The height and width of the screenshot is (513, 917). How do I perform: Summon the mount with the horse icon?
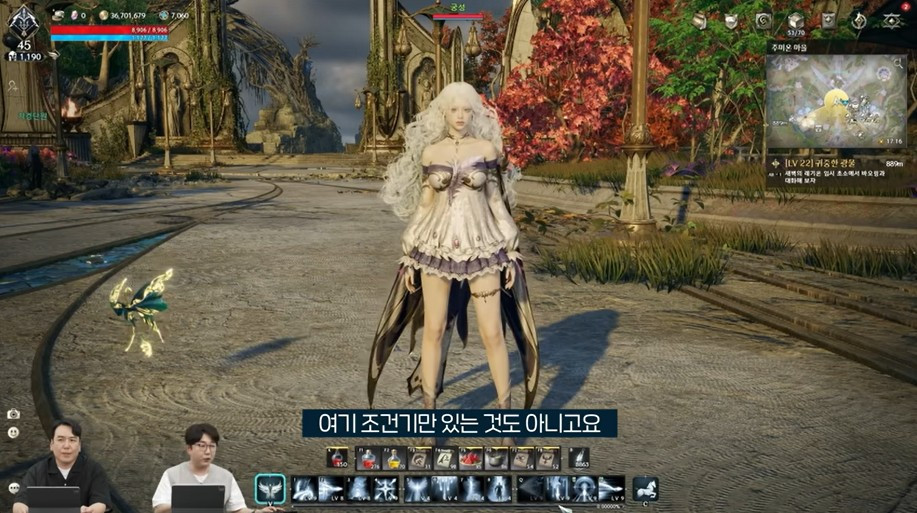click(x=645, y=489)
